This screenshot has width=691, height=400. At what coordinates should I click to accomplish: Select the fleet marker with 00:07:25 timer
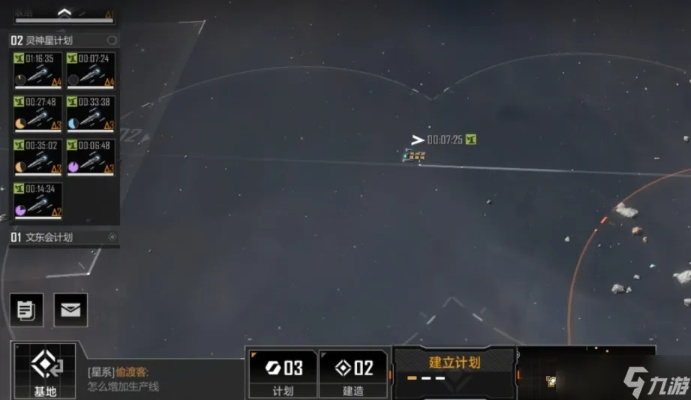click(415, 155)
